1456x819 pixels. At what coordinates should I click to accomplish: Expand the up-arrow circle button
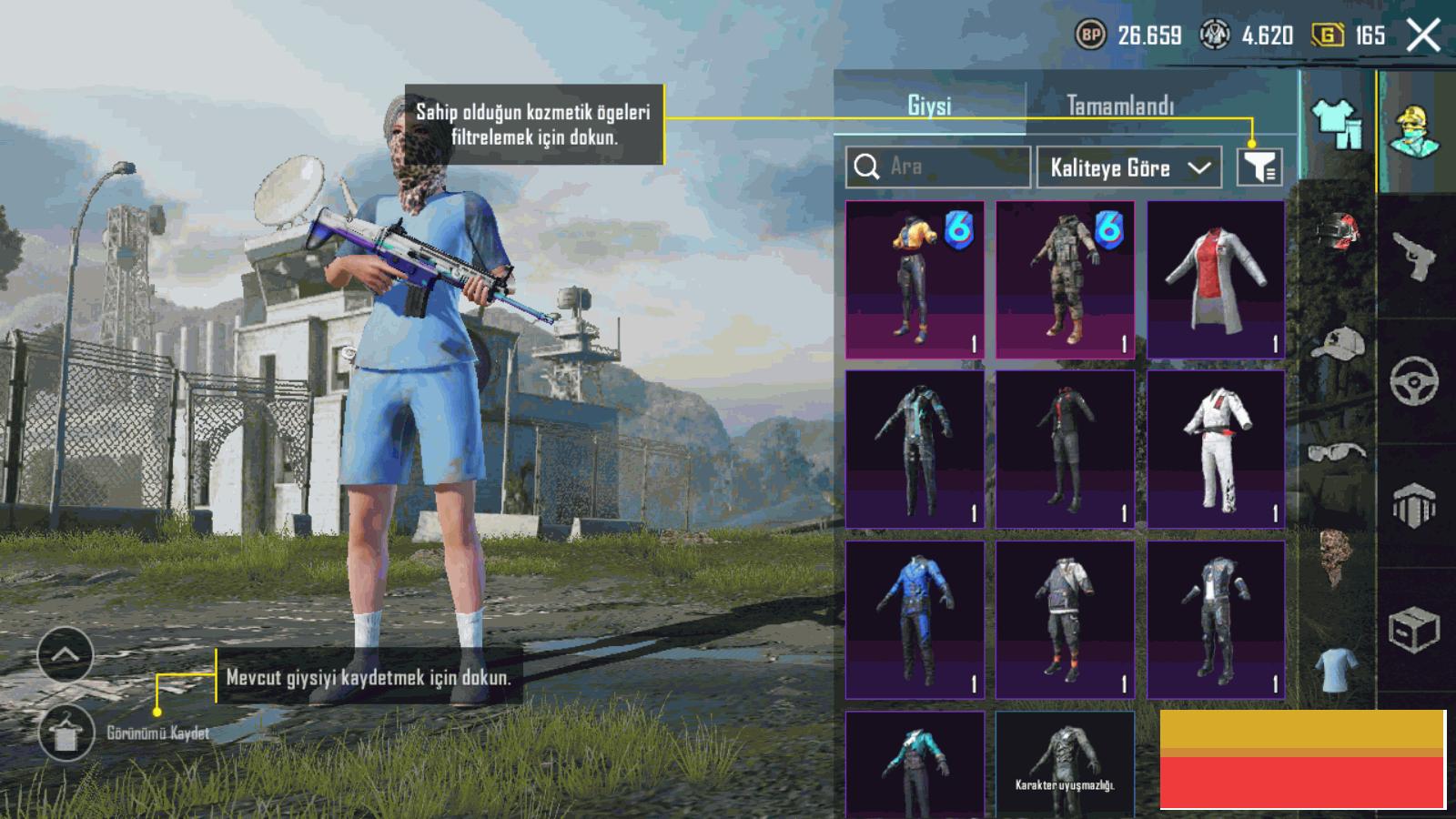66,654
